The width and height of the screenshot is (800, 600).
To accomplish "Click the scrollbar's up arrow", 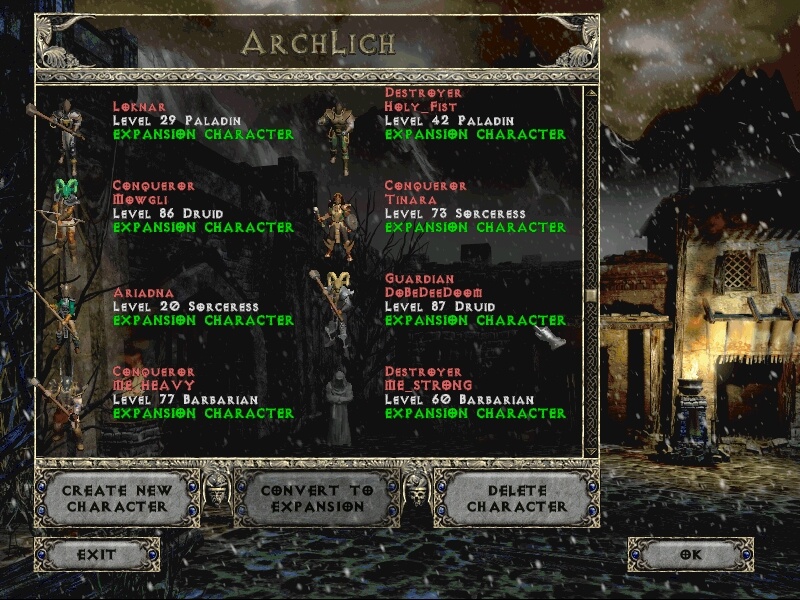I will click(591, 93).
